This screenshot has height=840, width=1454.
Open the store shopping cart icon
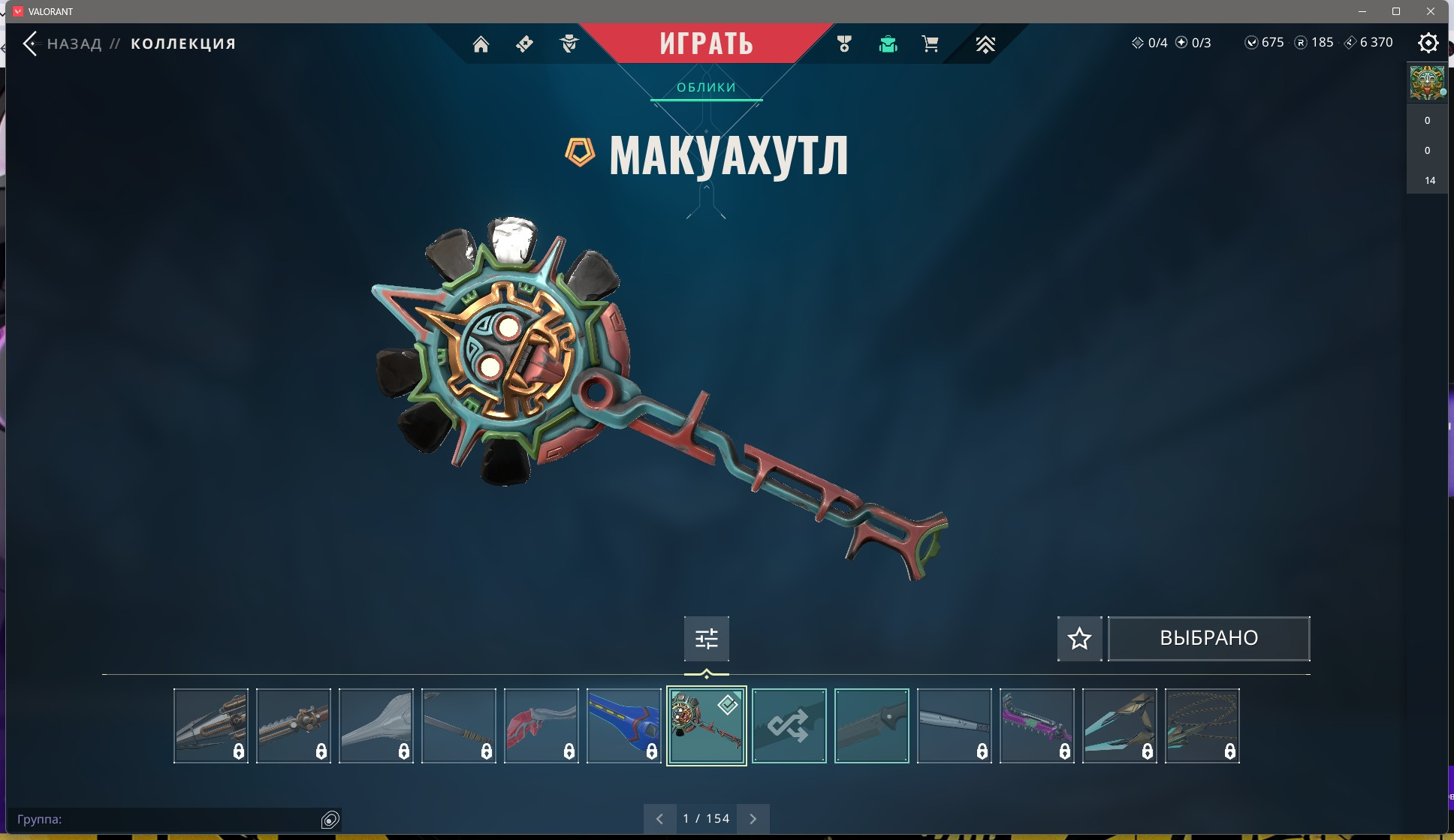(x=930, y=44)
